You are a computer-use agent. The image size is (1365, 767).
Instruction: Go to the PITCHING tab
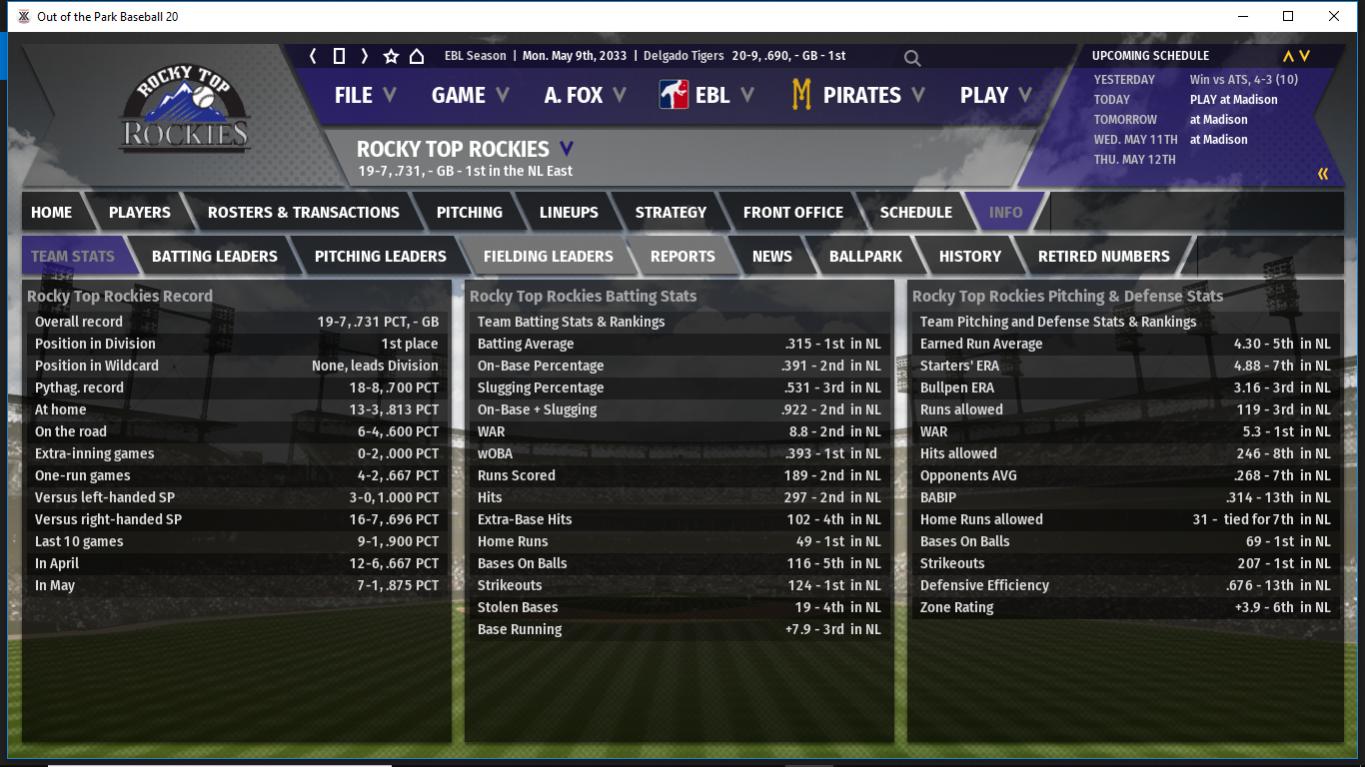point(469,212)
